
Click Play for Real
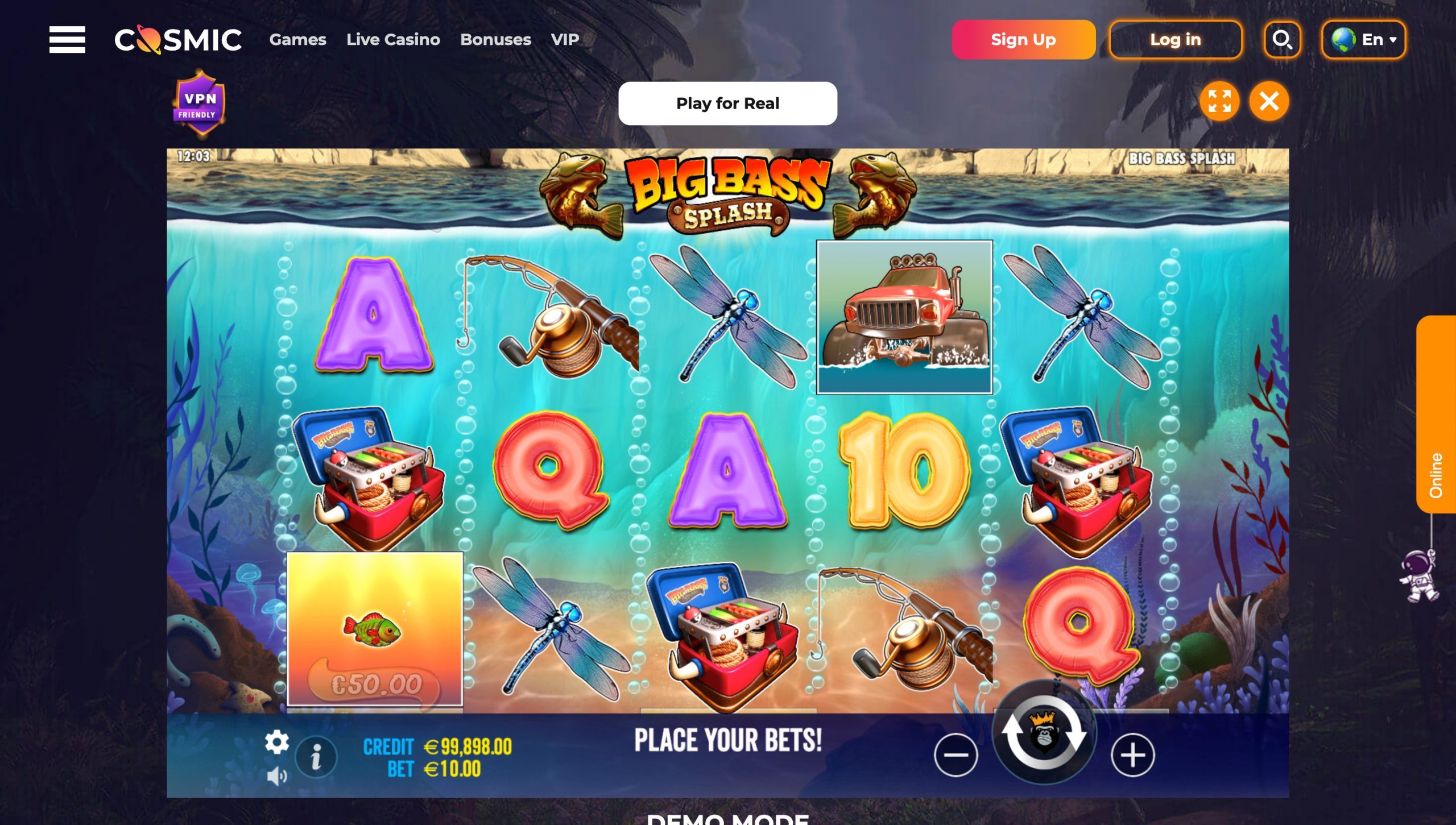[x=728, y=103]
